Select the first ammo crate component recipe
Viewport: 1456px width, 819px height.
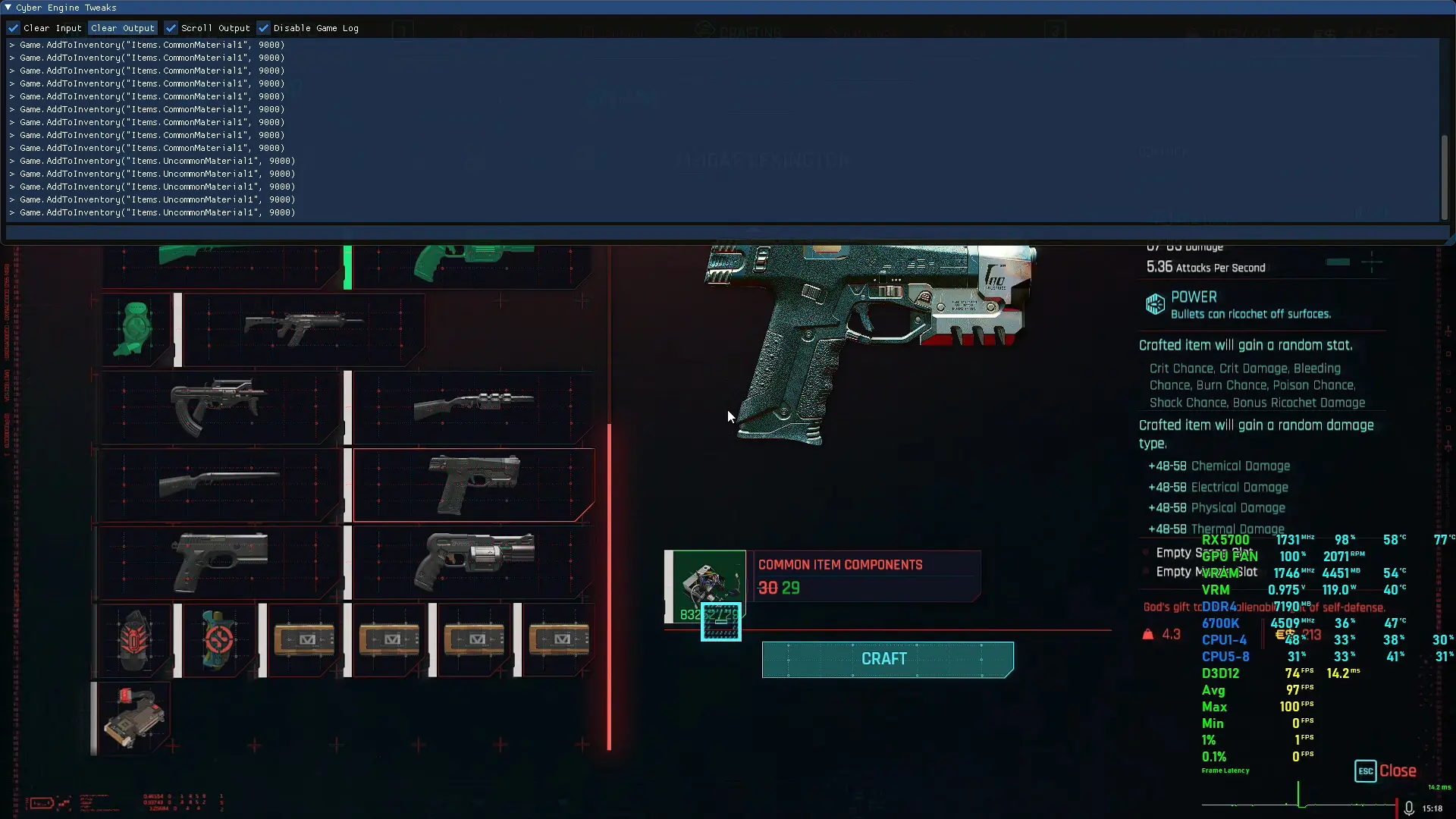coord(303,641)
